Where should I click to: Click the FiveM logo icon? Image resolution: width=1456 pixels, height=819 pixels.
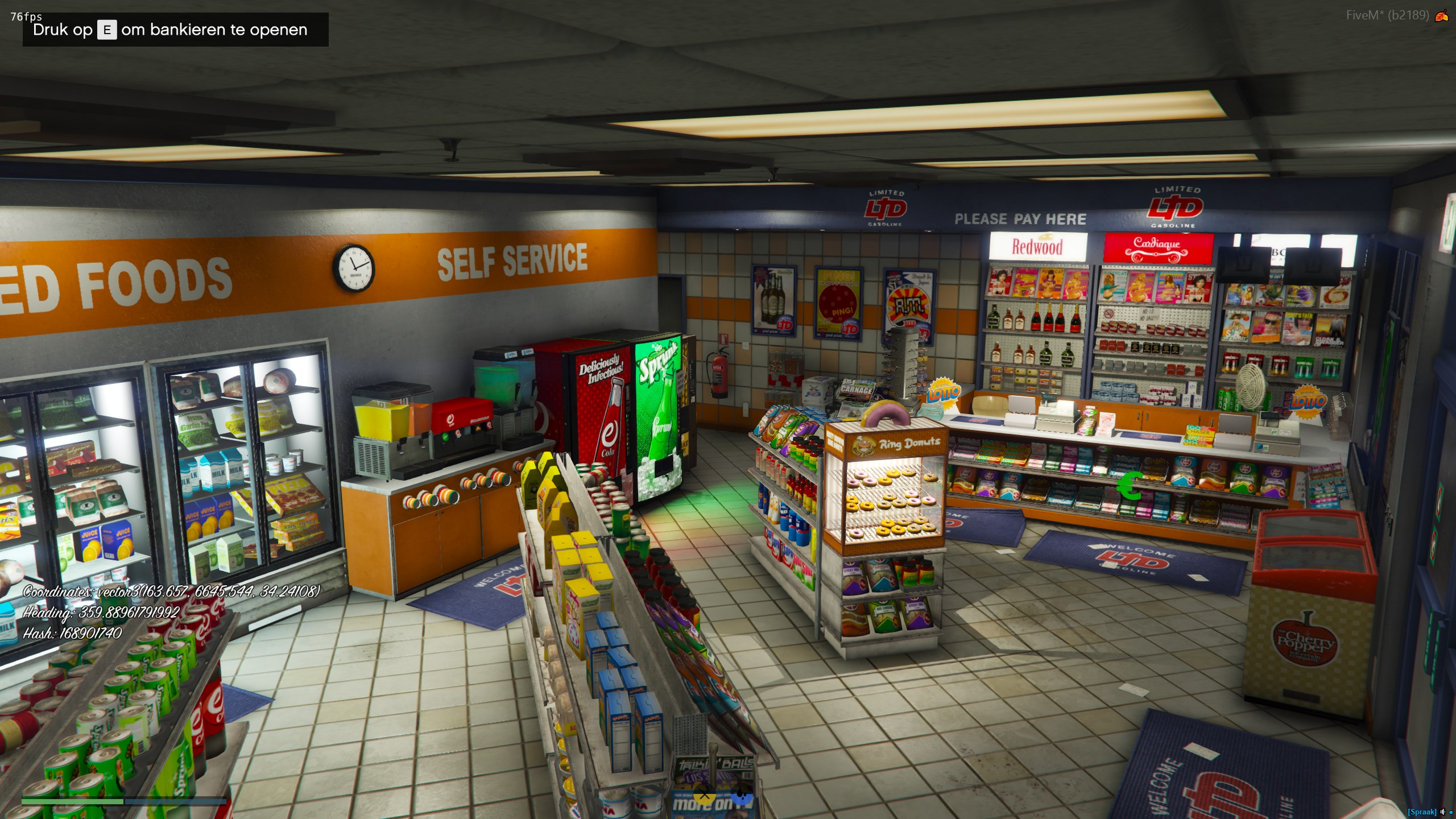click(1442, 16)
